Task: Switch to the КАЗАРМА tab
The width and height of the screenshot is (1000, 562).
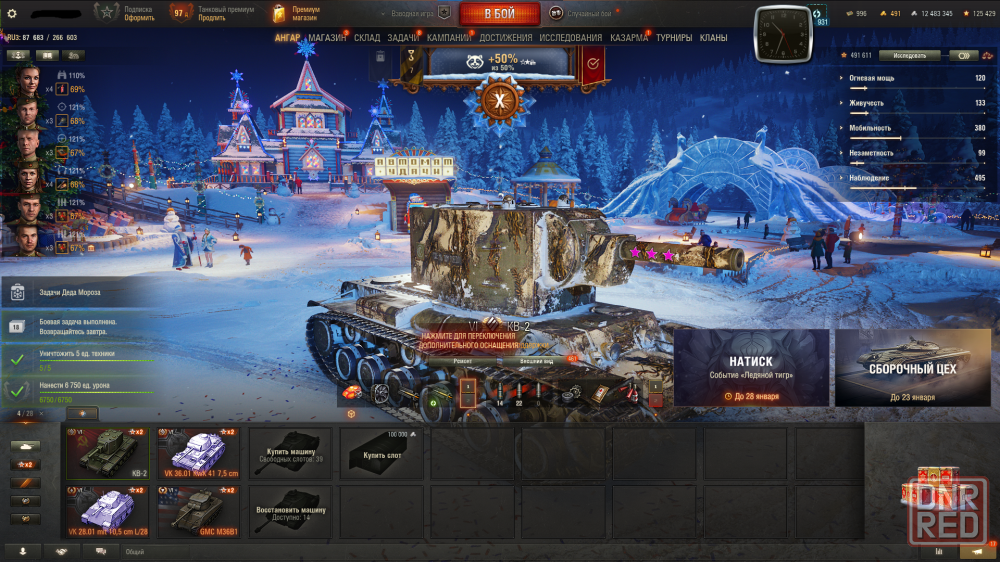Action: coord(629,38)
